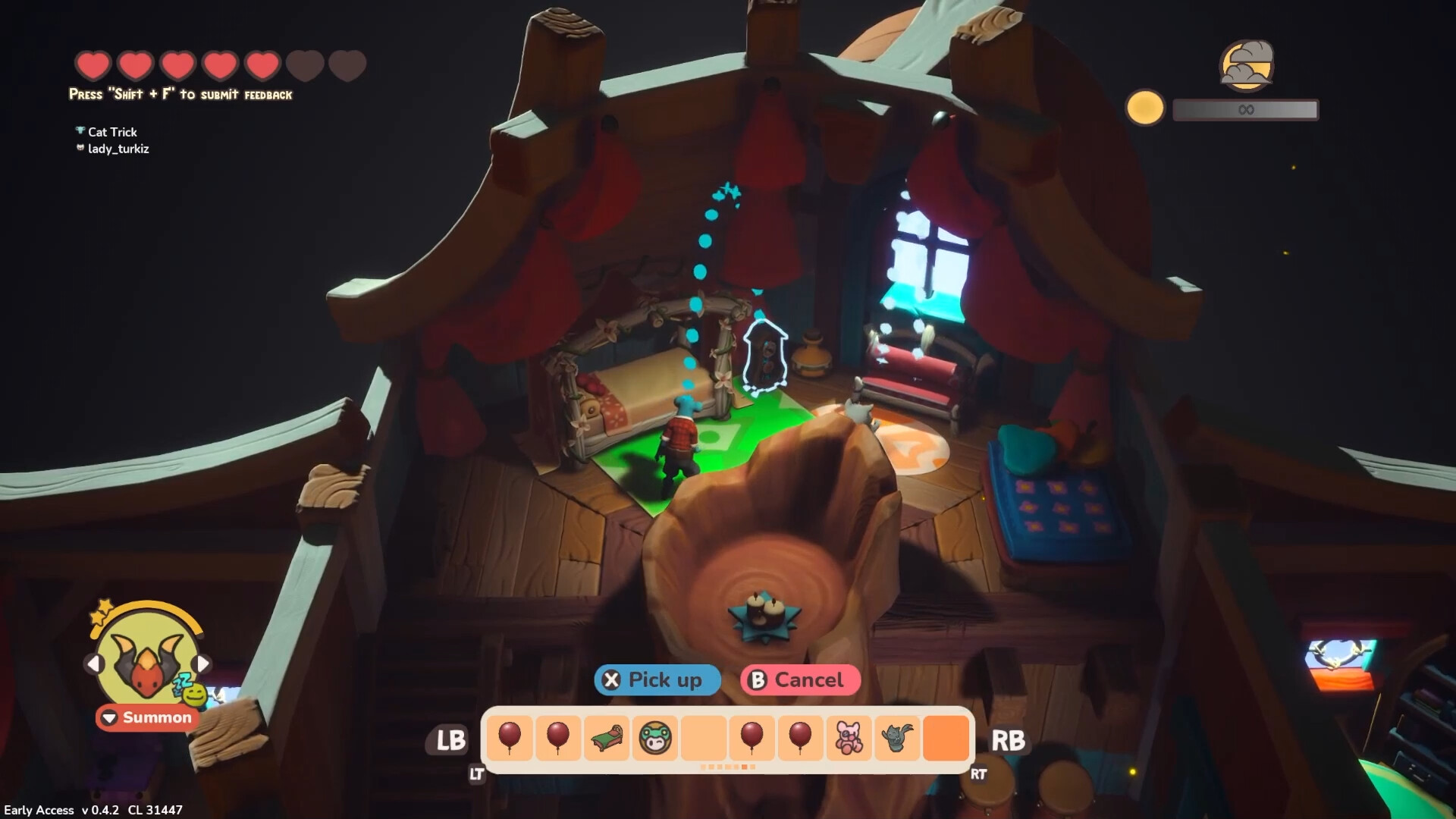Click the infinity progress bar at top right

(x=1244, y=109)
